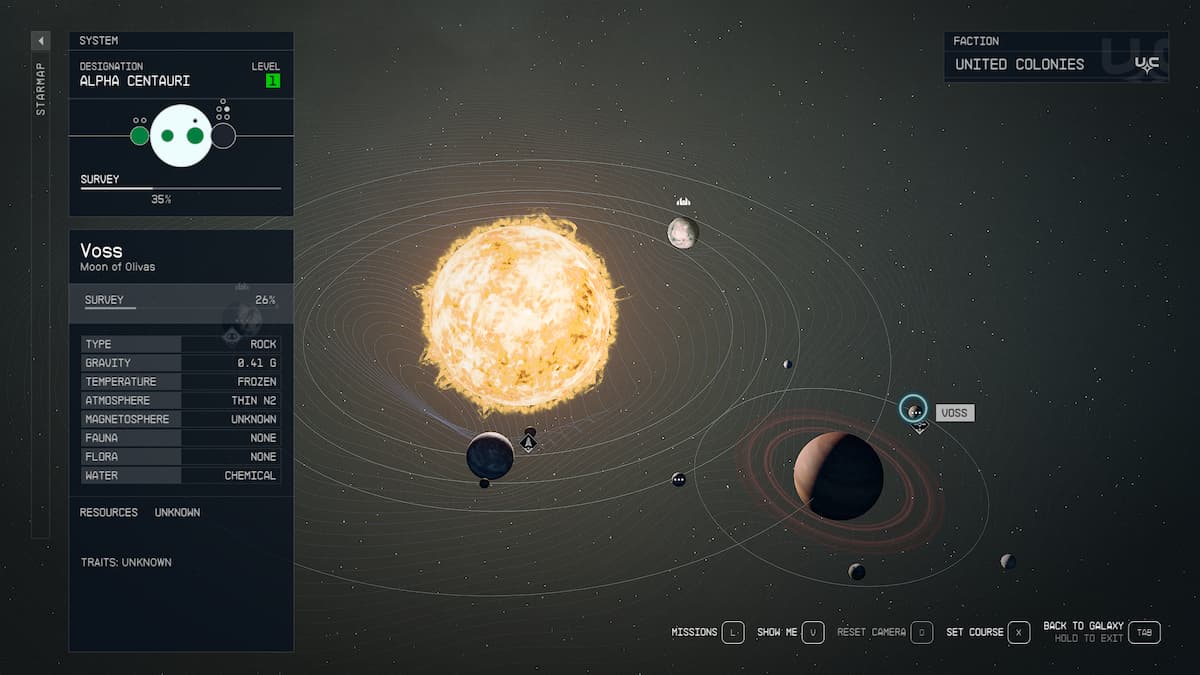Select the ringed gas giant Olivas
The width and height of the screenshot is (1200, 675).
click(x=838, y=476)
